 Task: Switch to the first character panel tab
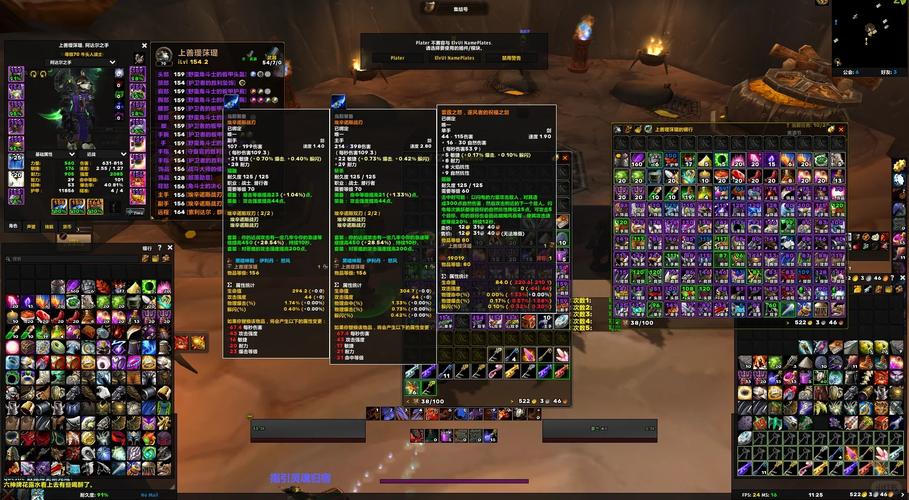[14, 226]
